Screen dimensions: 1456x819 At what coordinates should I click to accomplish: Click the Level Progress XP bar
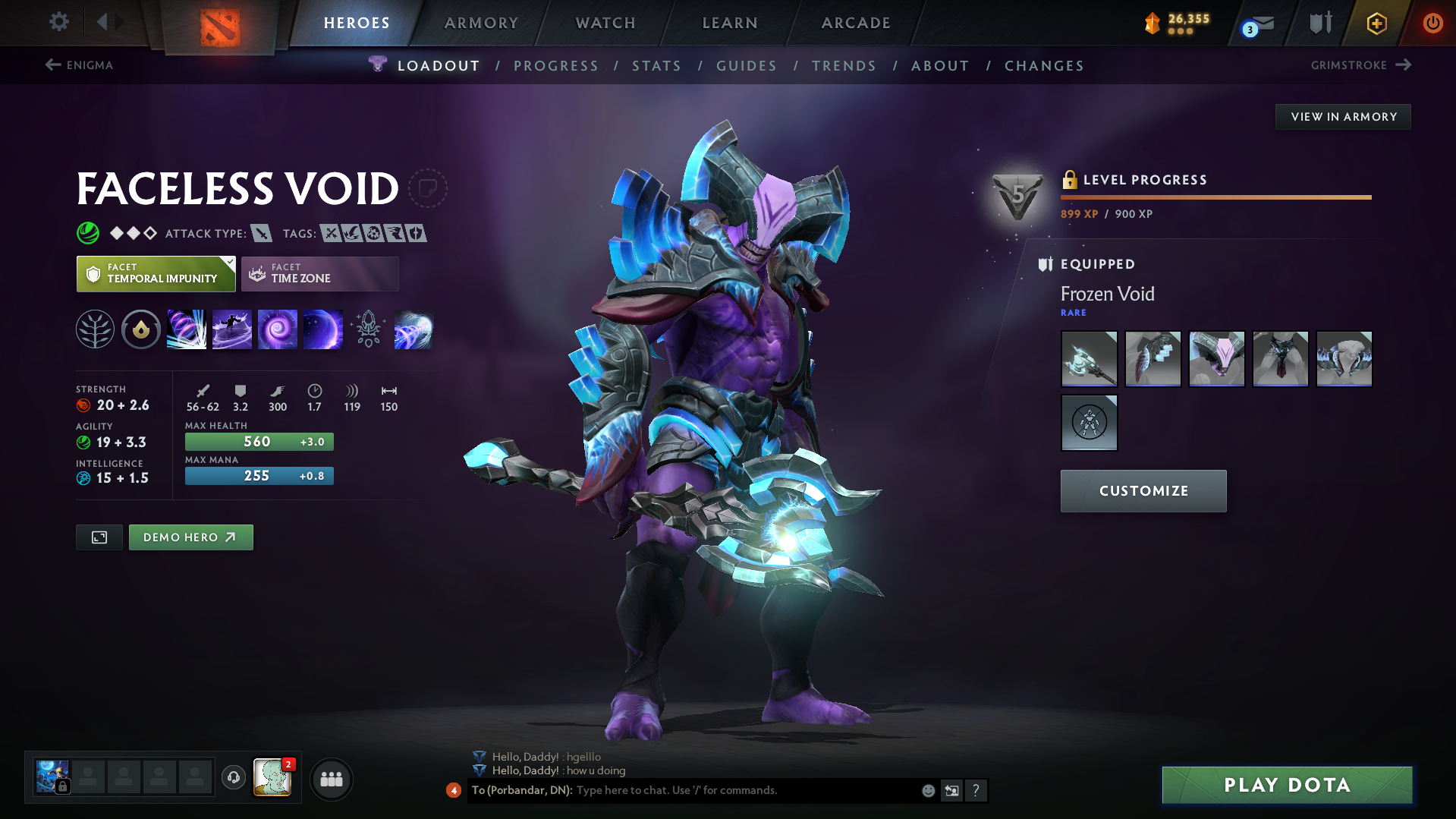(1215, 197)
